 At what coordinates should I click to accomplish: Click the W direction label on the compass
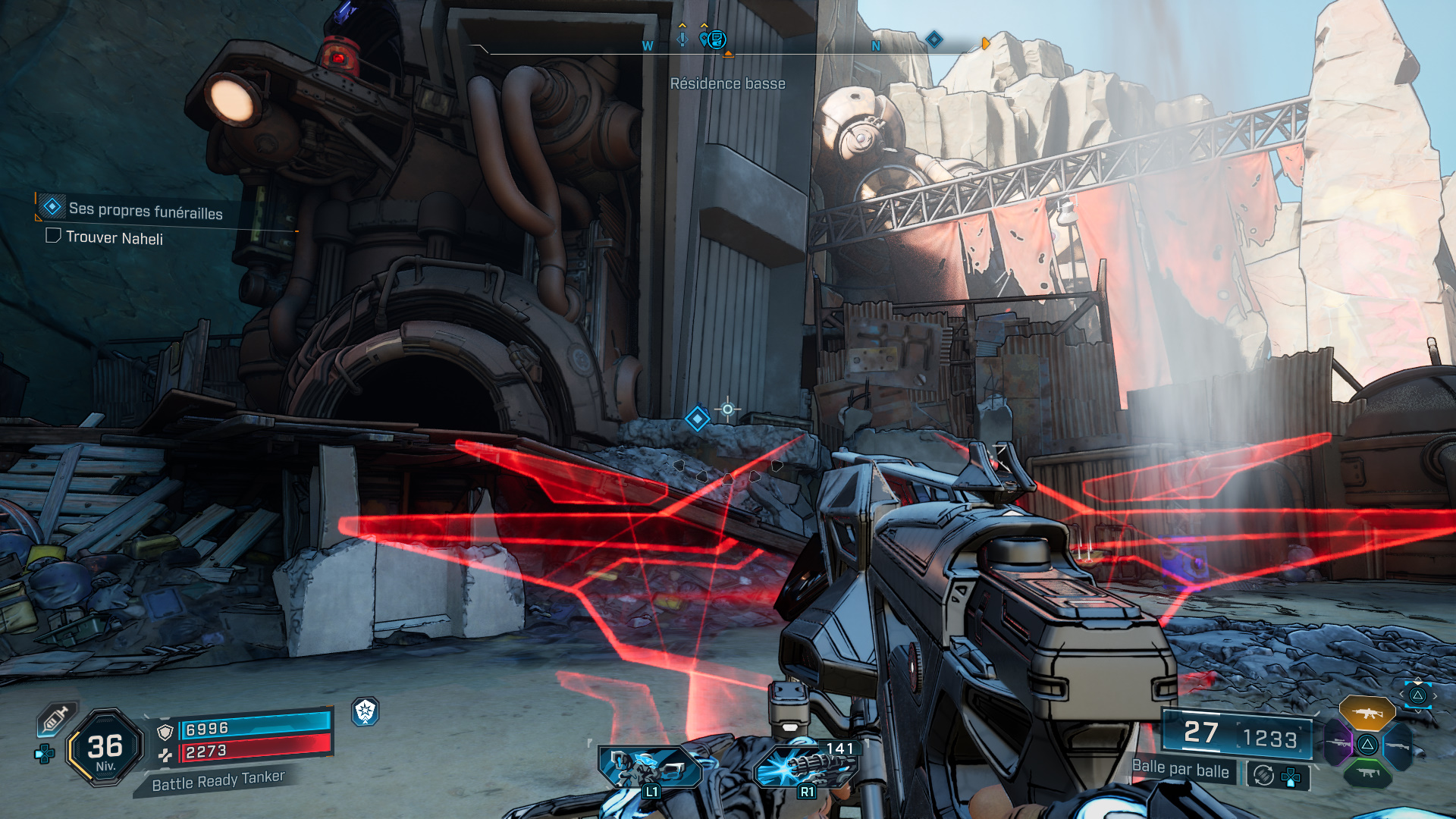pos(646,45)
